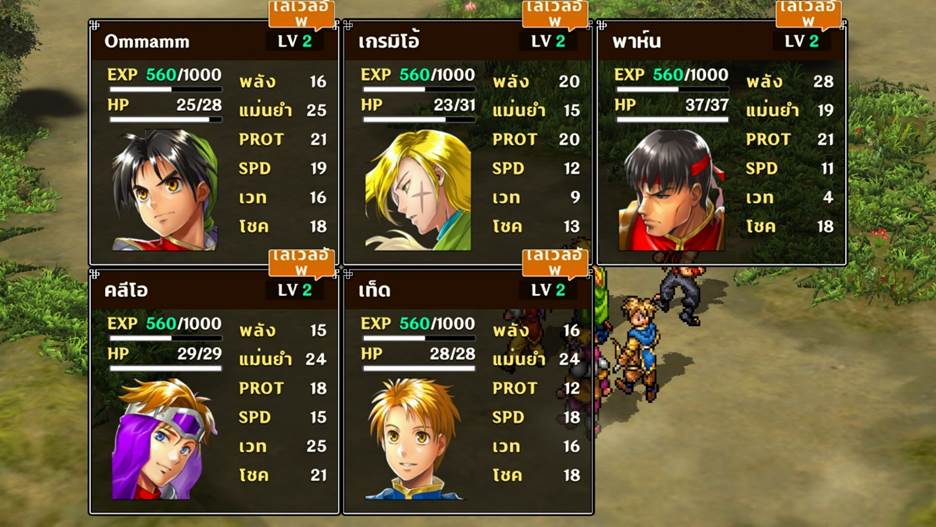The height and width of the screenshot is (527, 936).
Task: Pick the purple-haired character's portrait
Action: pos(165,439)
